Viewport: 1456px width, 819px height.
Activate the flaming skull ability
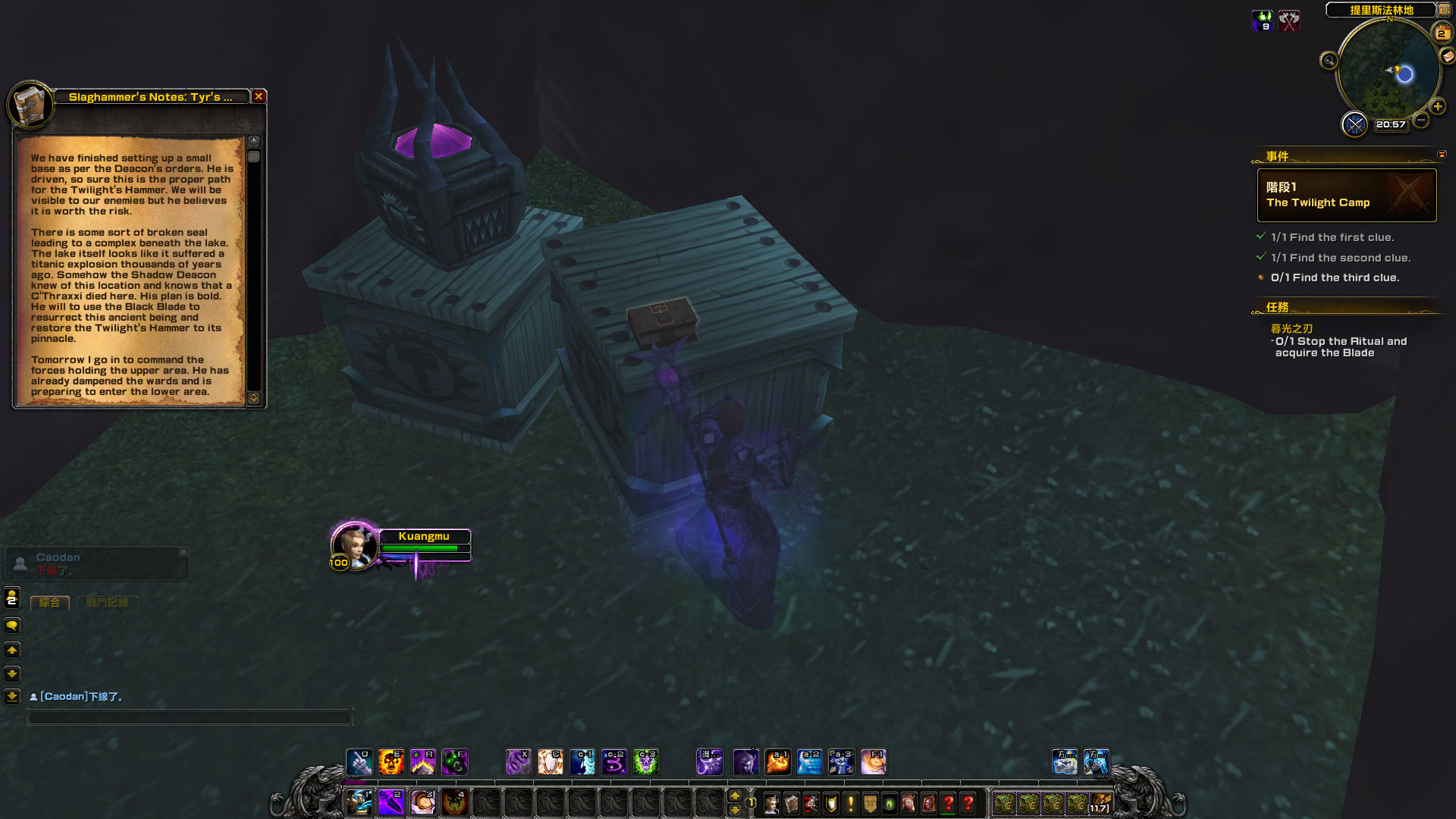(x=391, y=762)
